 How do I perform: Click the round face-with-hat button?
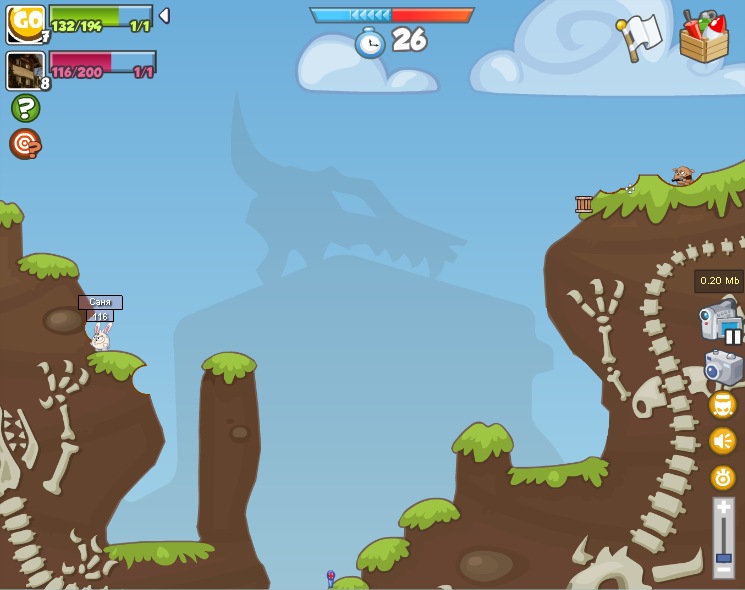(722, 405)
